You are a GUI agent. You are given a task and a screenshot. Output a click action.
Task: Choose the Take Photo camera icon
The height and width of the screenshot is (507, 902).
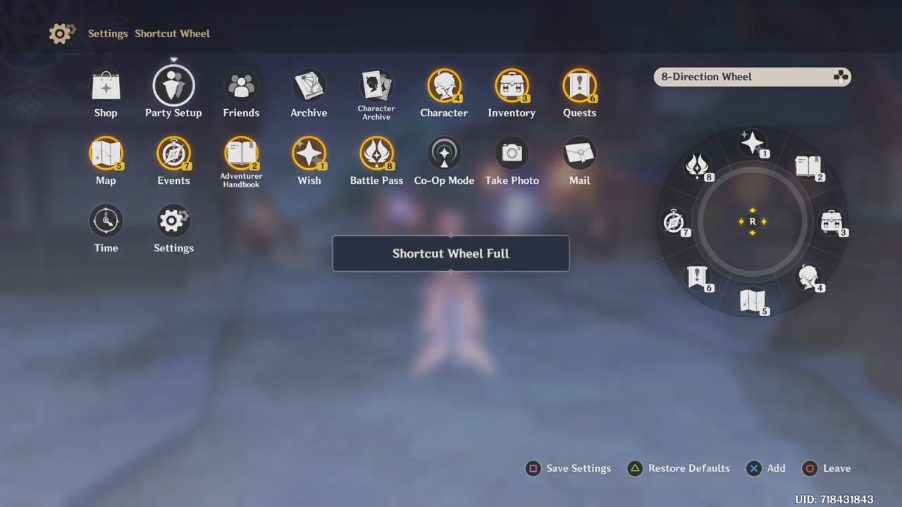click(x=512, y=153)
